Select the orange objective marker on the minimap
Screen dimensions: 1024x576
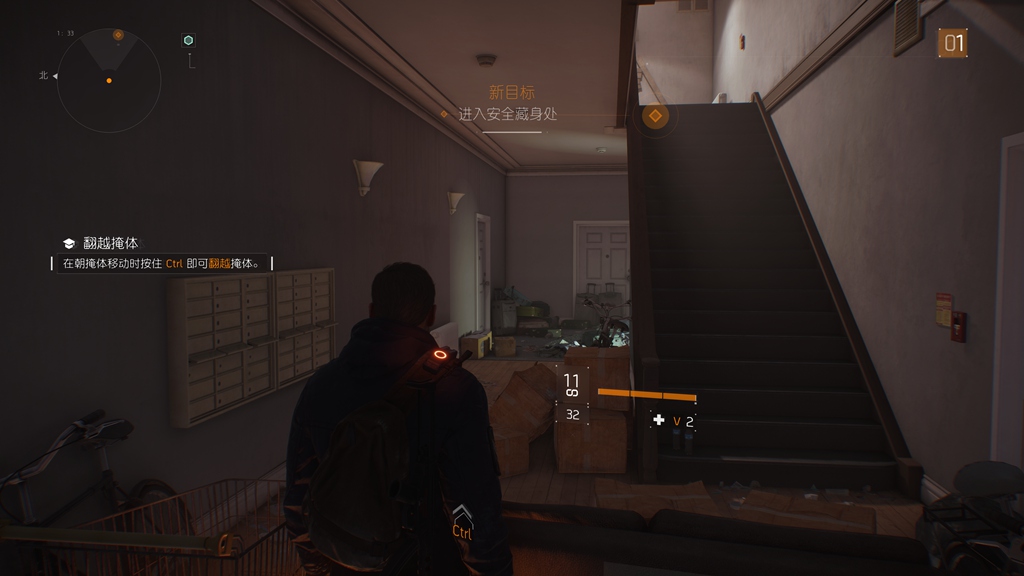click(x=118, y=35)
